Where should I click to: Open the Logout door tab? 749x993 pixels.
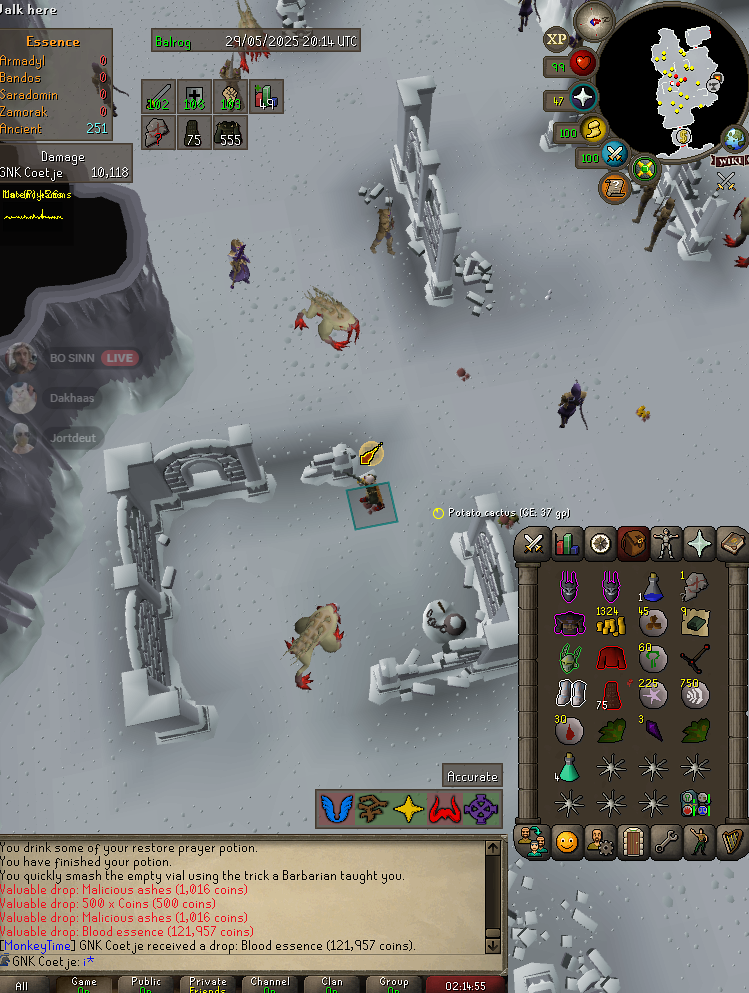tap(632, 841)
